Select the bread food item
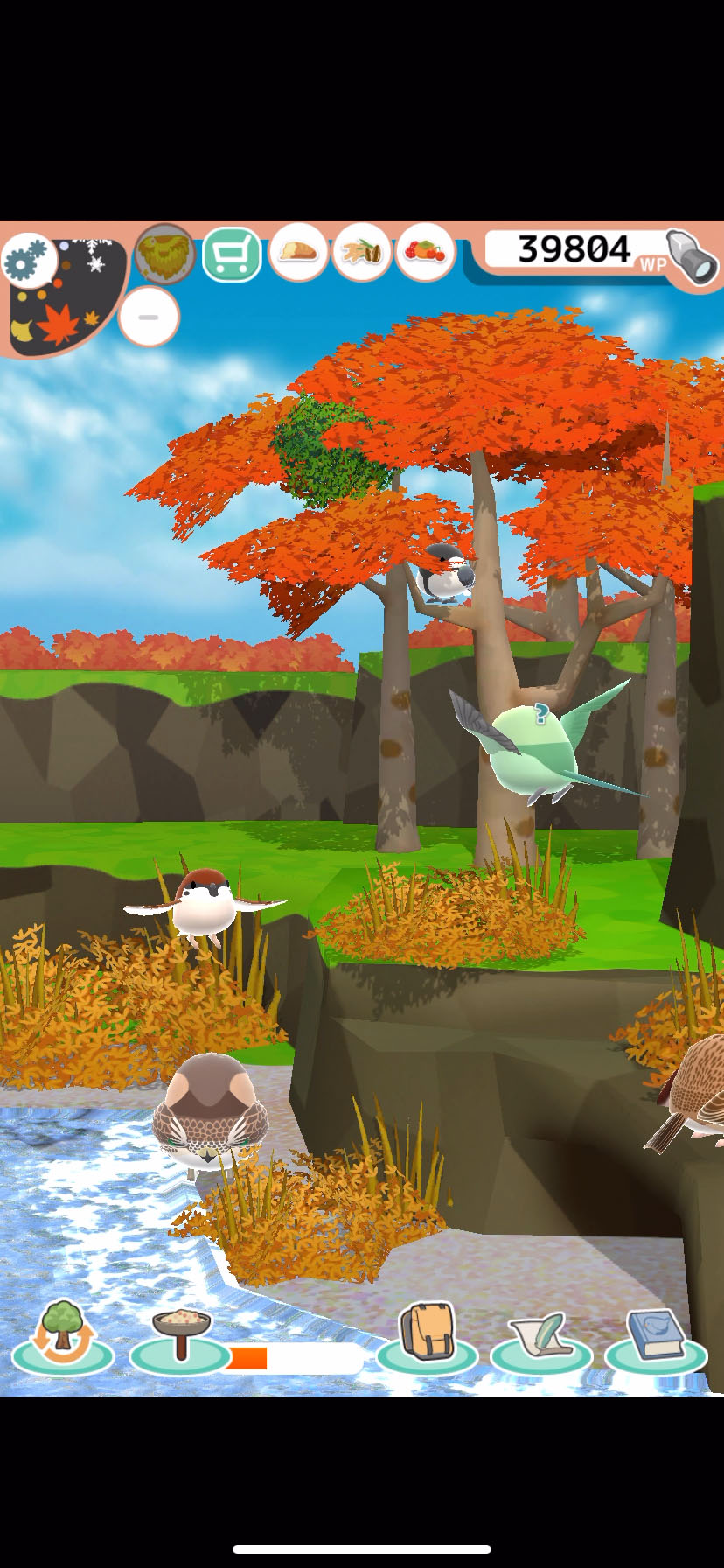724x1568 pixels. [x=298, y=253]
